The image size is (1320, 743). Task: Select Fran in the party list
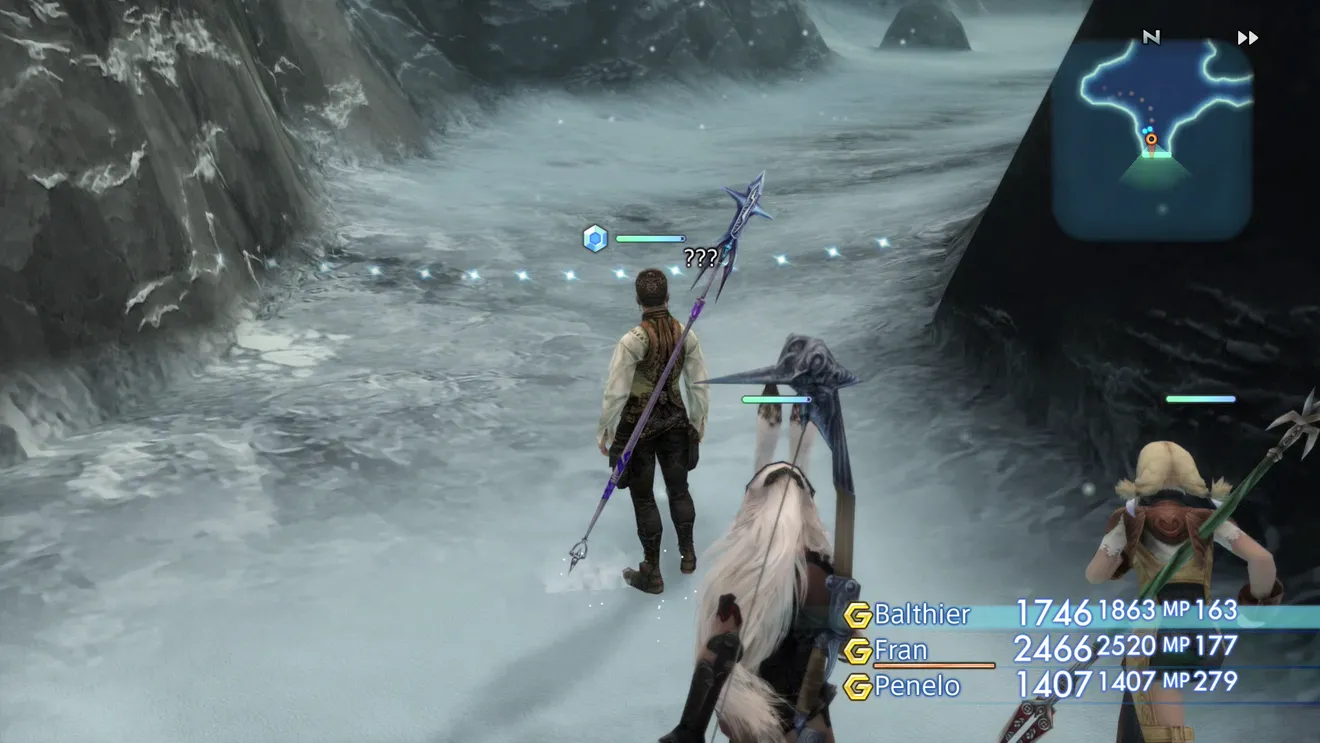tap(900, 650)
